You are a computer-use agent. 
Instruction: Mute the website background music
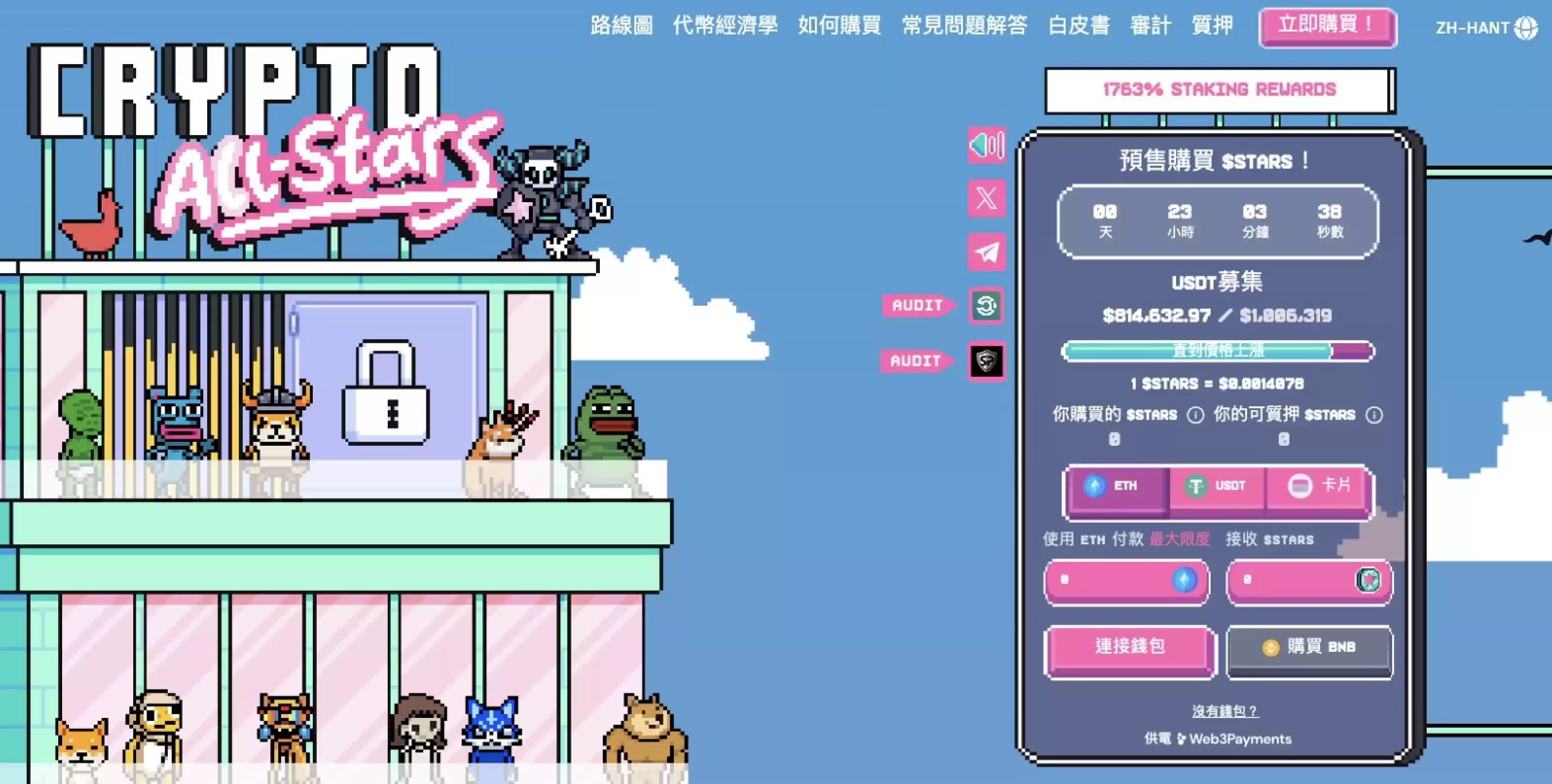(988, 145)
